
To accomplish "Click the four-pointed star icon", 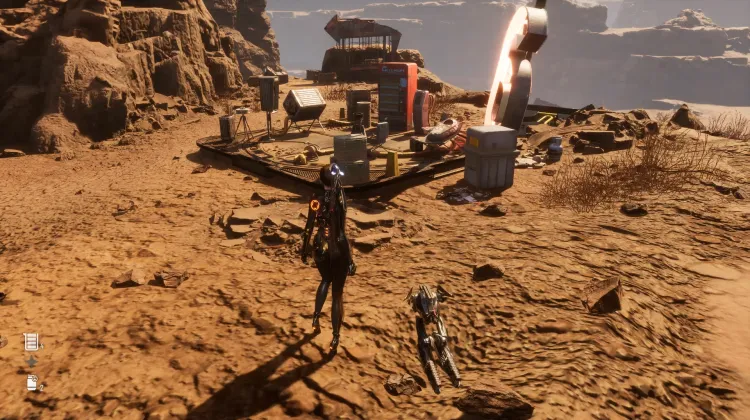I will [x=31, y=362].
